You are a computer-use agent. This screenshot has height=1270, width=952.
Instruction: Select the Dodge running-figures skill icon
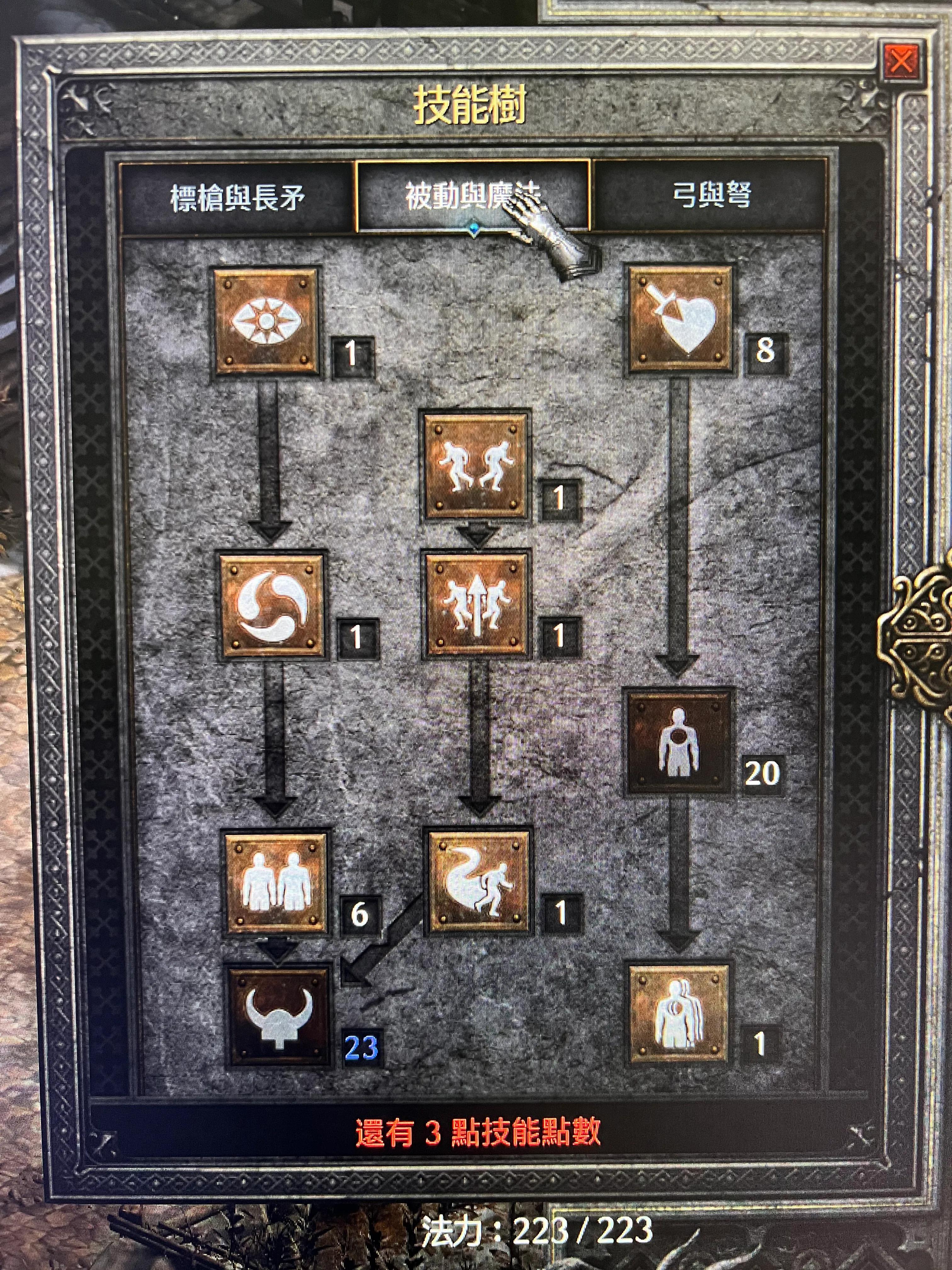pyautogui.click(x=476, y=465)
